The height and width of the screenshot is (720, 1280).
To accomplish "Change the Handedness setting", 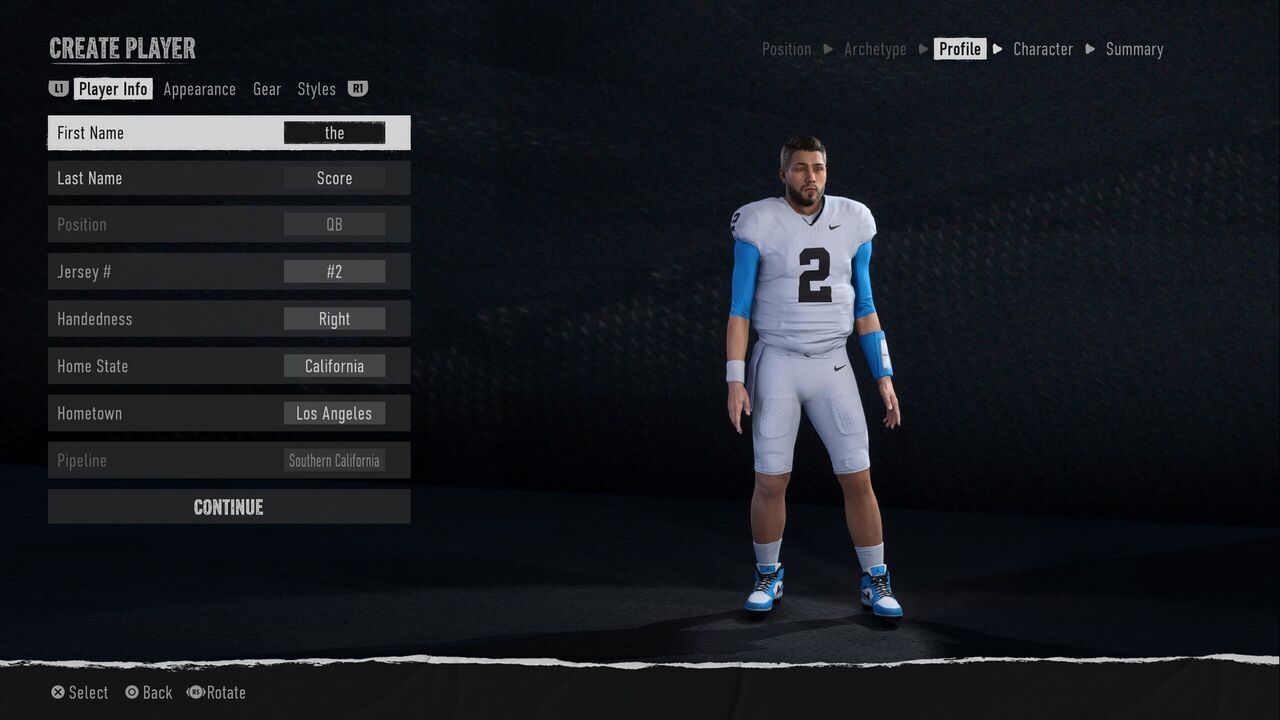I will tap(334, 319).
